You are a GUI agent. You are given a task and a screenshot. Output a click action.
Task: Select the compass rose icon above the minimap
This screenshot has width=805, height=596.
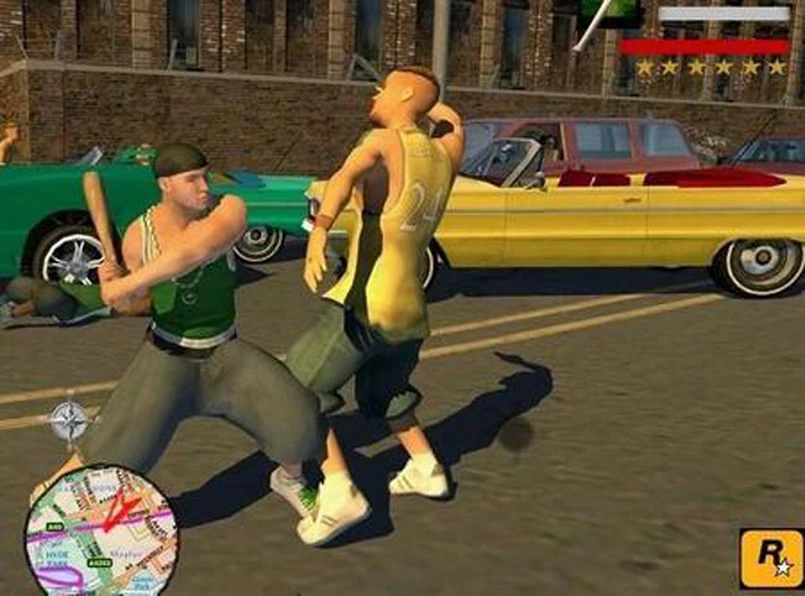coord(69,420)
